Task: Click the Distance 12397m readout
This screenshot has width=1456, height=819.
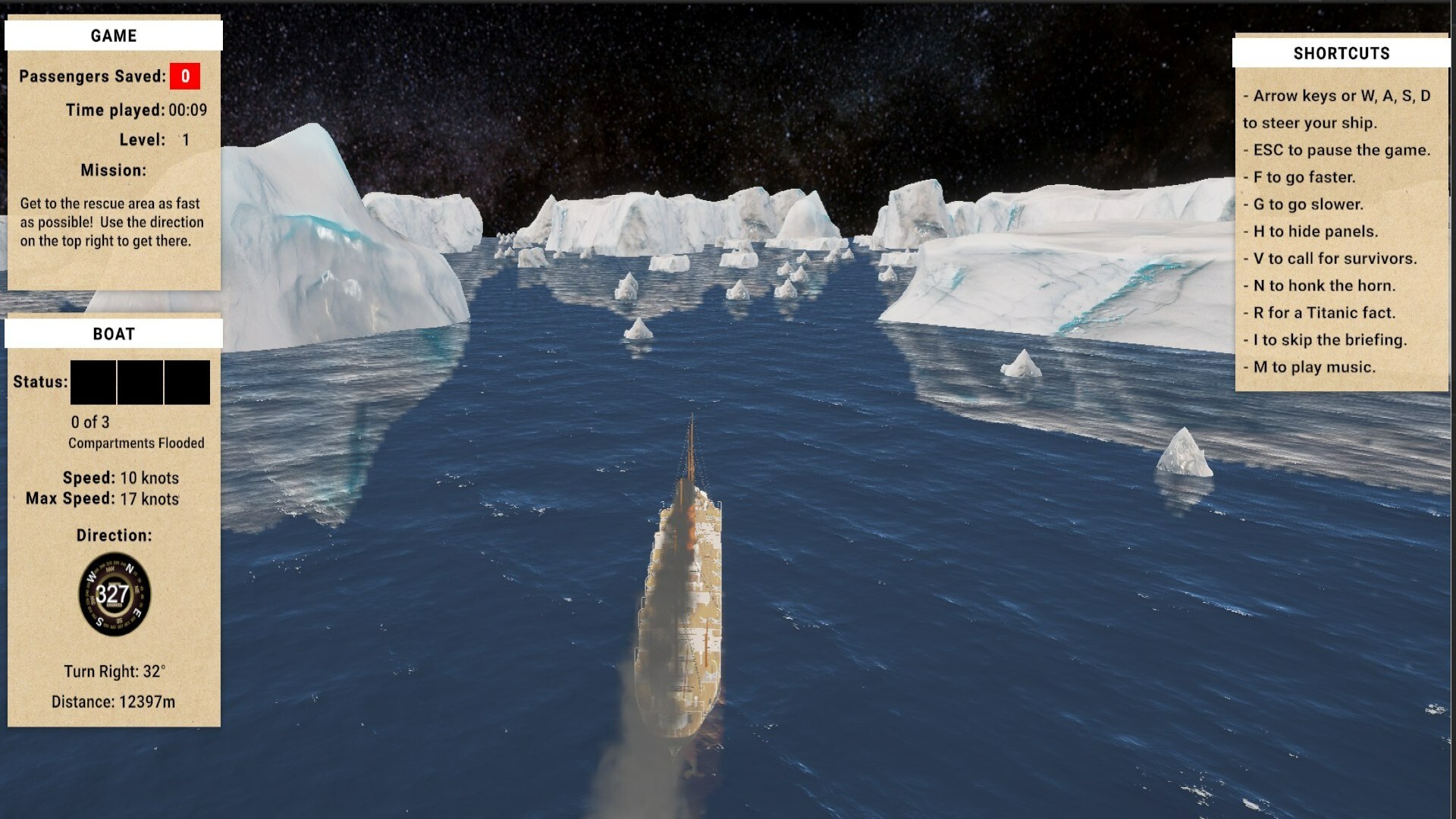Action: (112, 702)
